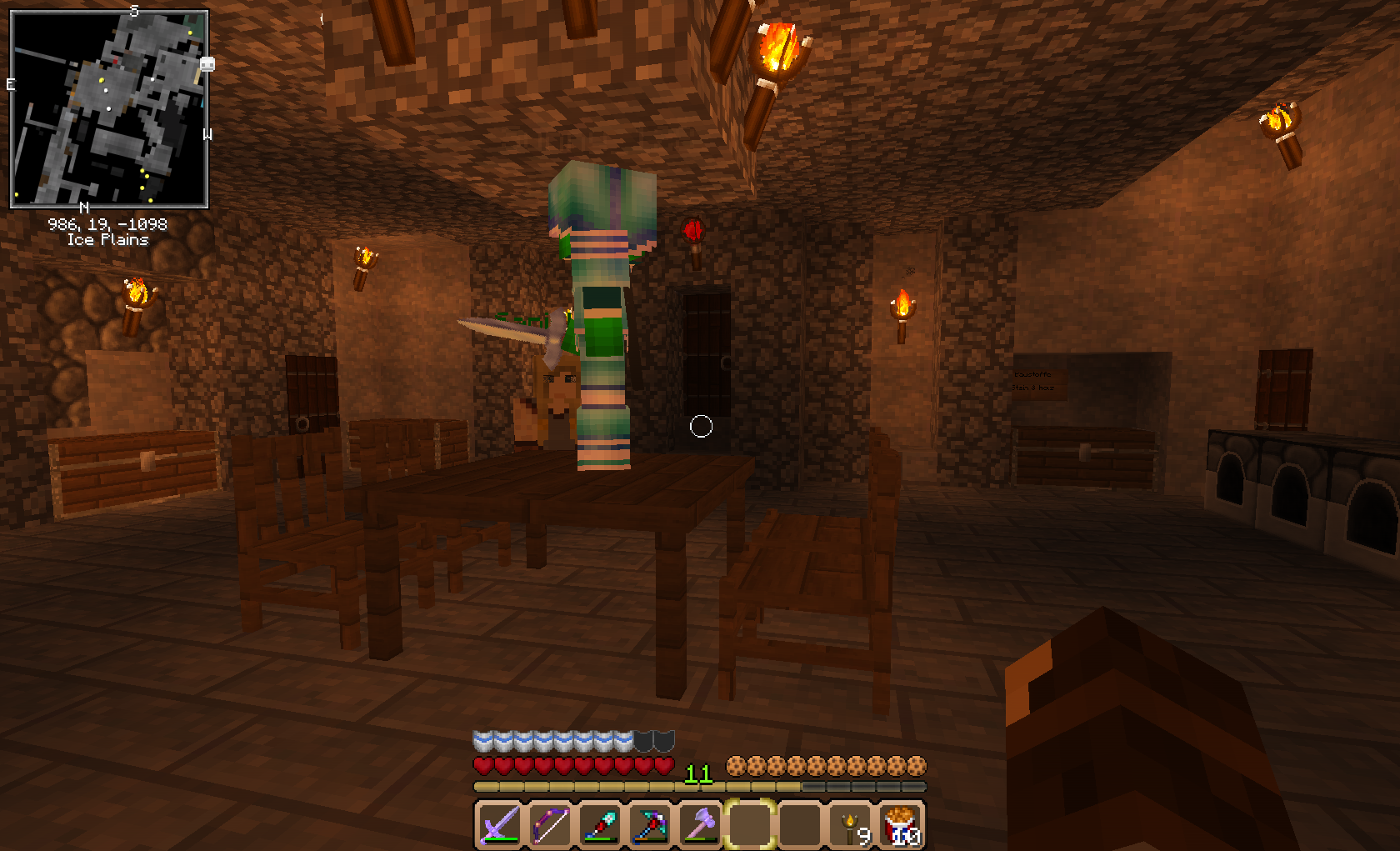Select the purple sword hotbar slot
The width and height of the screenshot is (1400, 851).
point(500,824)
